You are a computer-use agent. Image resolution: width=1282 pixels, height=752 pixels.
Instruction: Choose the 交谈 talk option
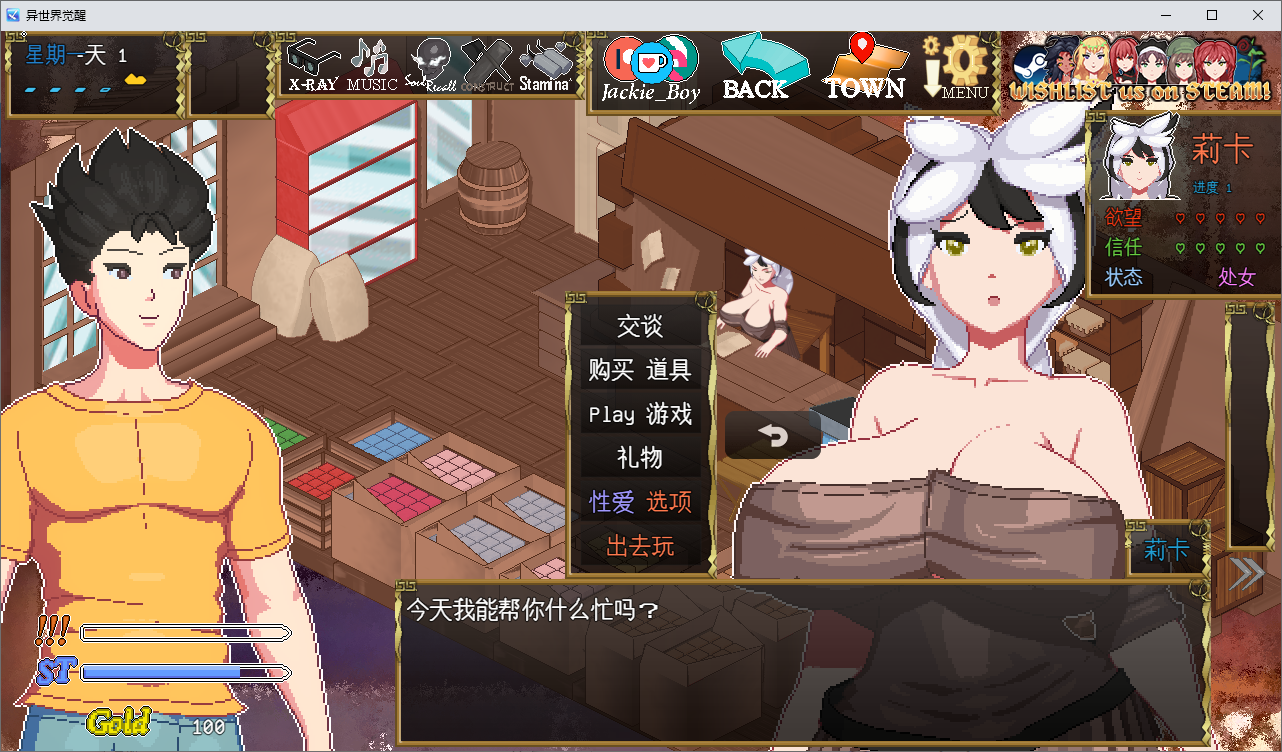tap(640, 327)
